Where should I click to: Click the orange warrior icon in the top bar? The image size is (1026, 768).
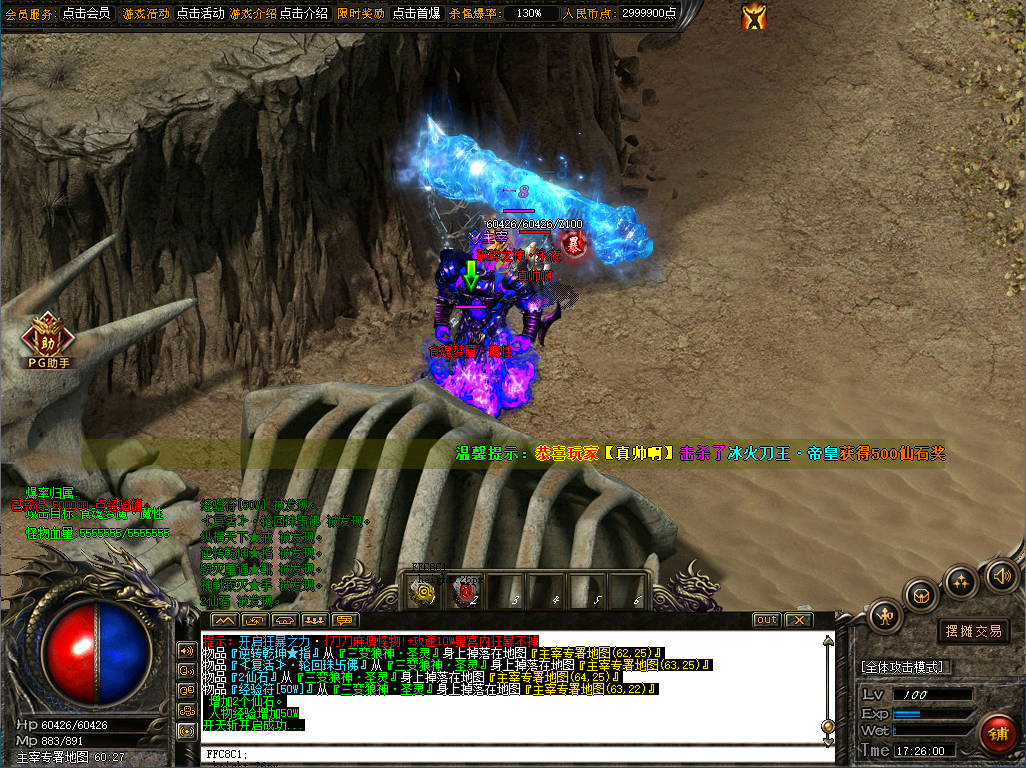coord(754,16)
